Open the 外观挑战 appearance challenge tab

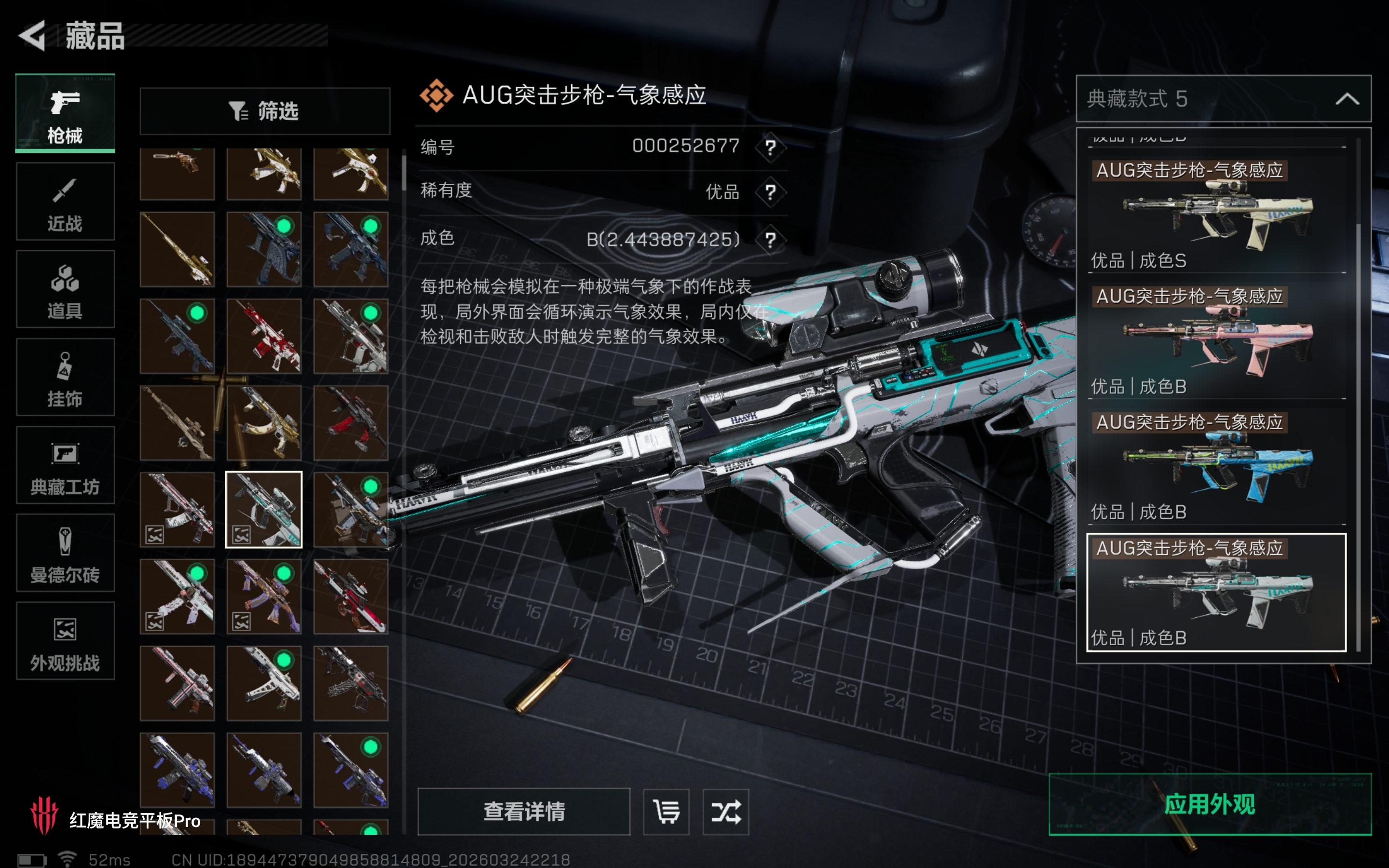[x=65, y=641]
